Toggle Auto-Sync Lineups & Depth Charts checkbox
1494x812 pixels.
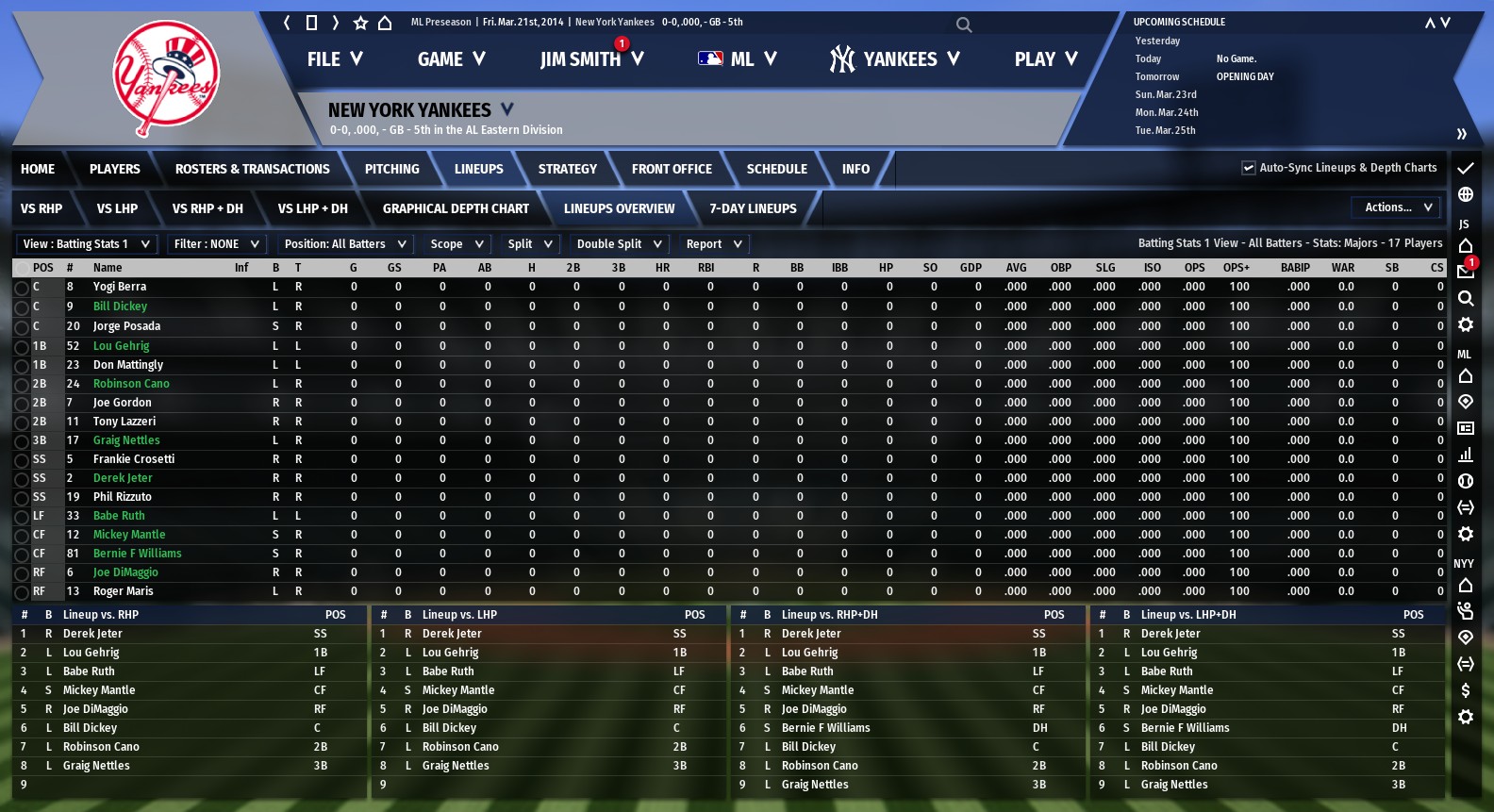[1249, 168]
